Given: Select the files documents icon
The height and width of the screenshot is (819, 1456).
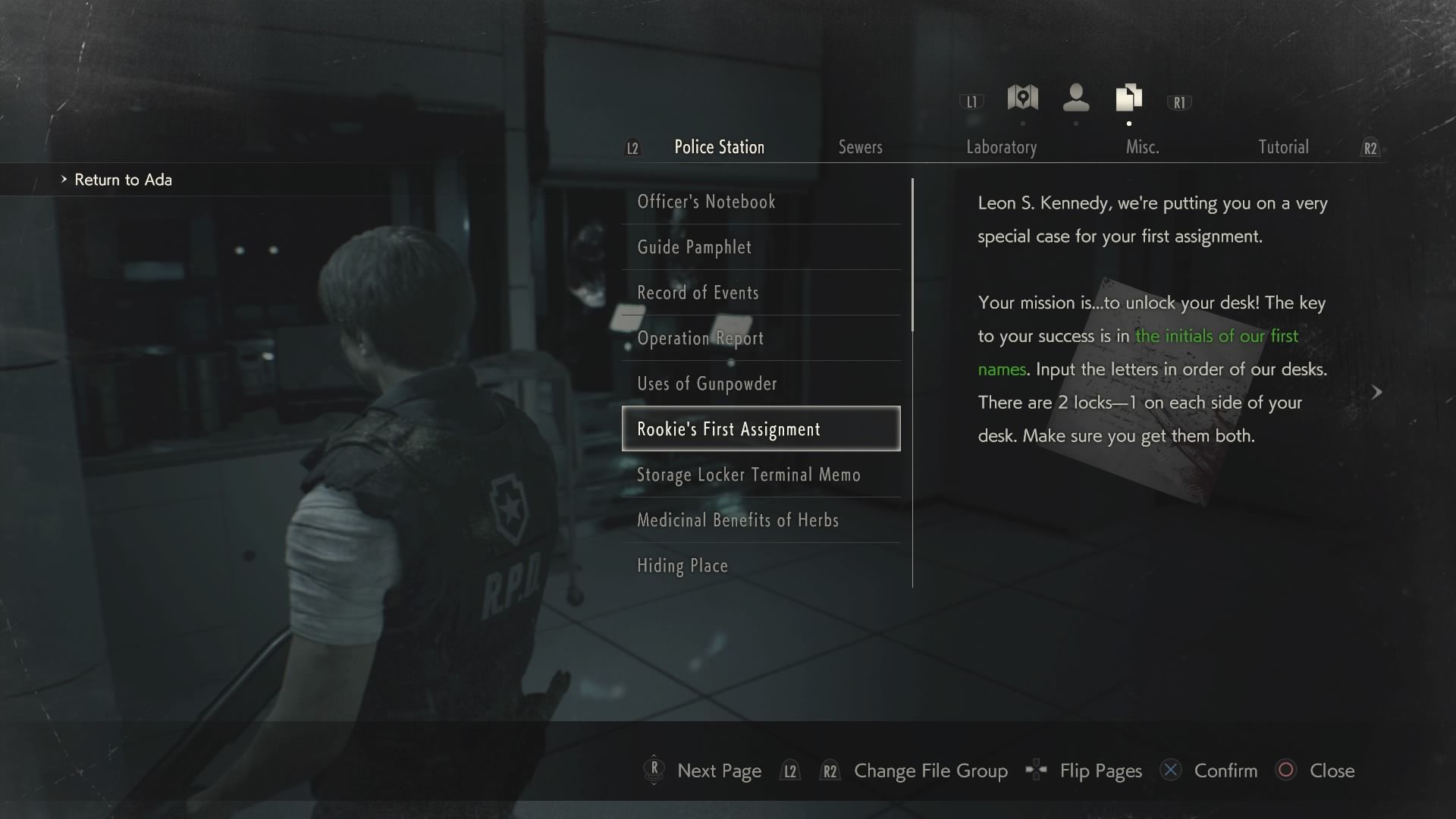Looking at the screenshot, I should (1128, 99).
